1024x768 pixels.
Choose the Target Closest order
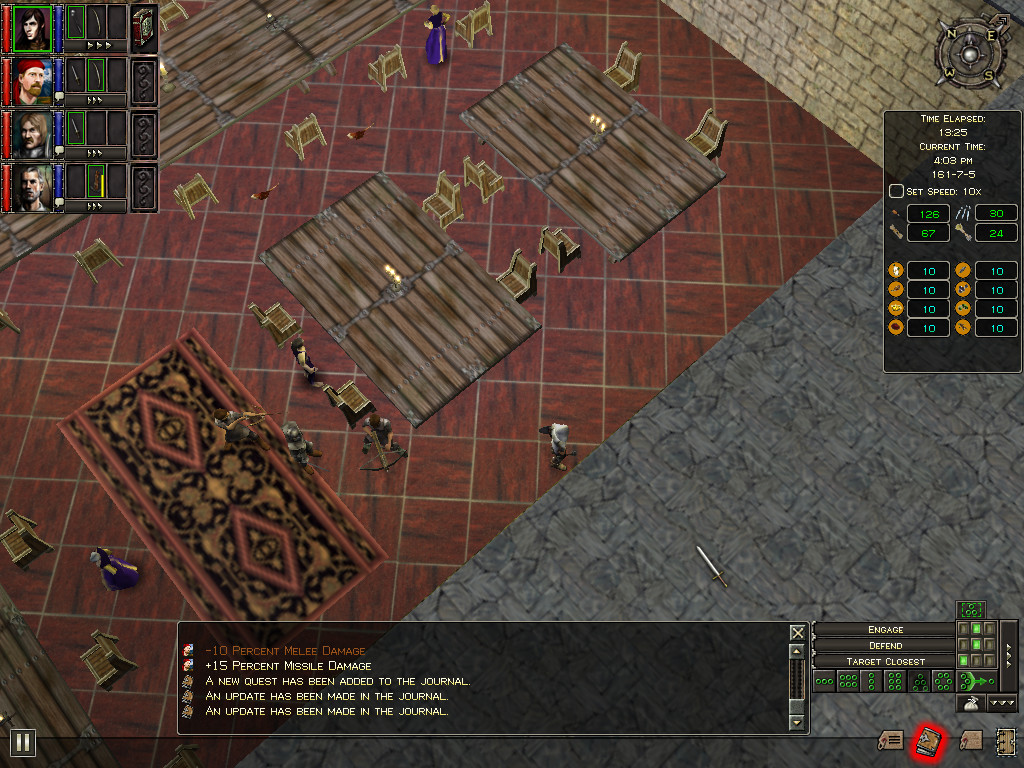(885, 661)
